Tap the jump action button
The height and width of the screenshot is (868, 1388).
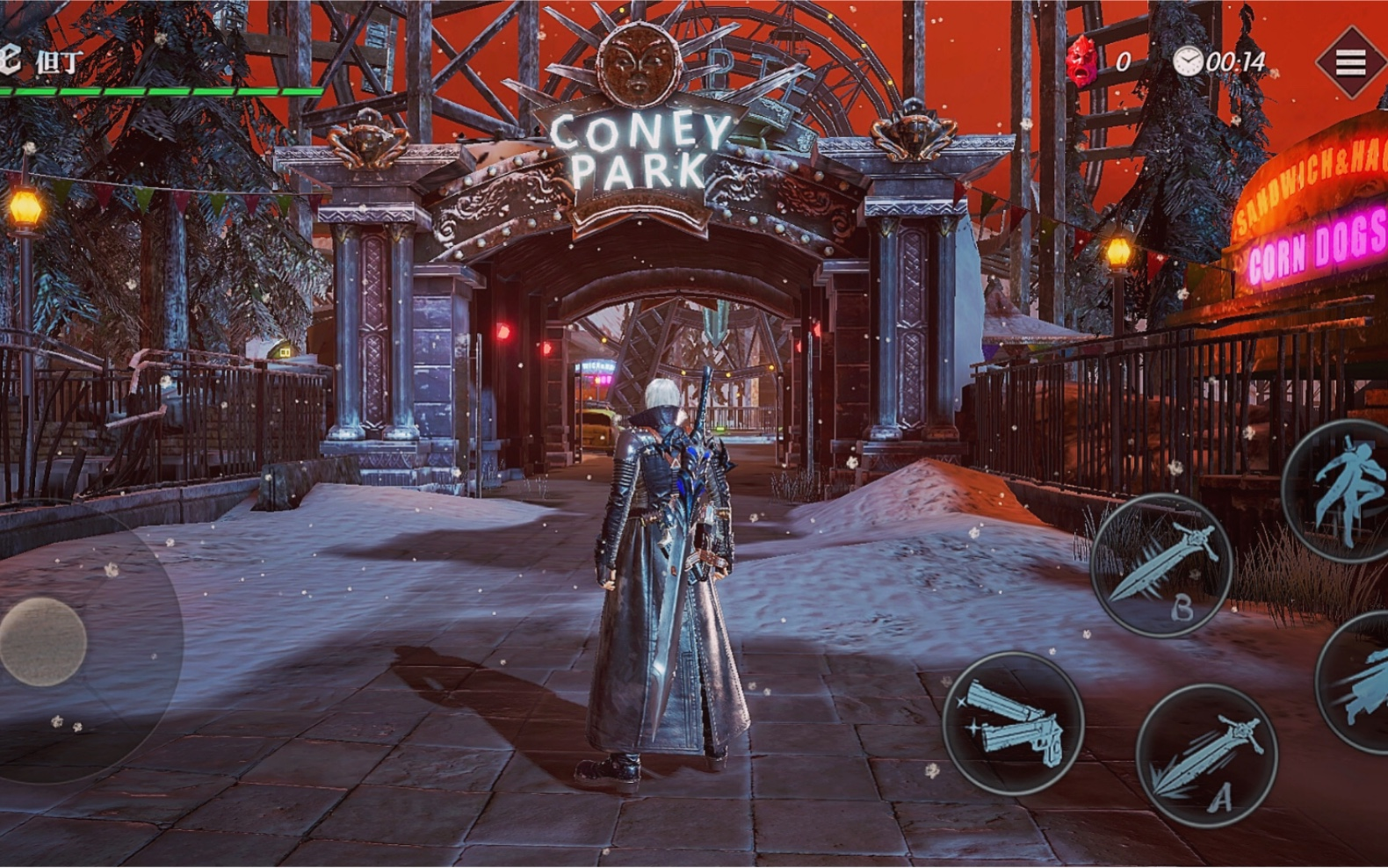click(1342, 490)
